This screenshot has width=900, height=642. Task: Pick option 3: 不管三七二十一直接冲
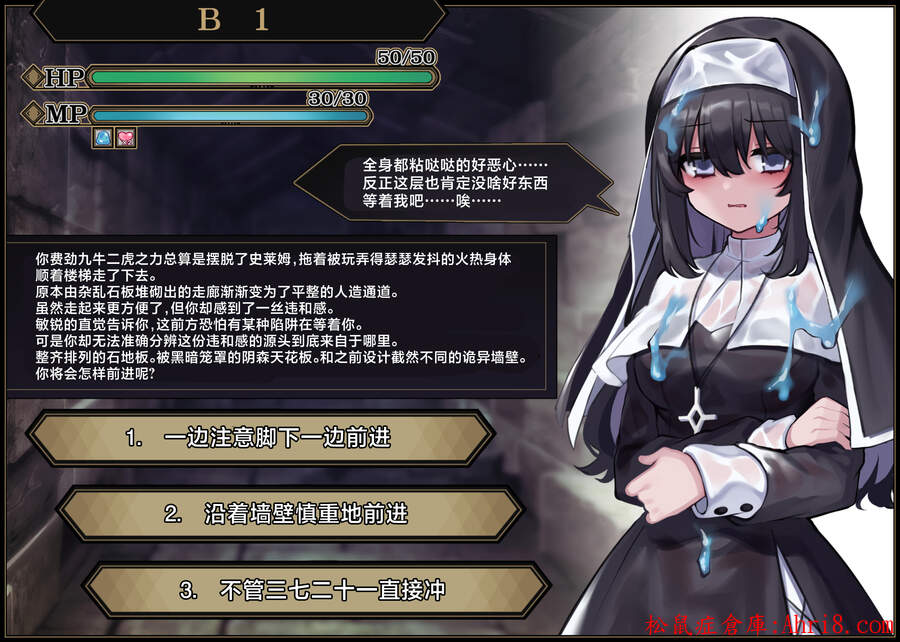pos(316,590)
